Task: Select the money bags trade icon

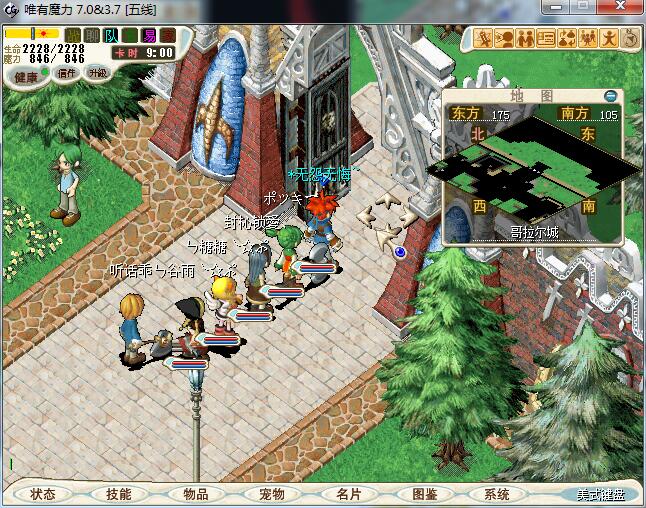Action: [x=567, y=39]
